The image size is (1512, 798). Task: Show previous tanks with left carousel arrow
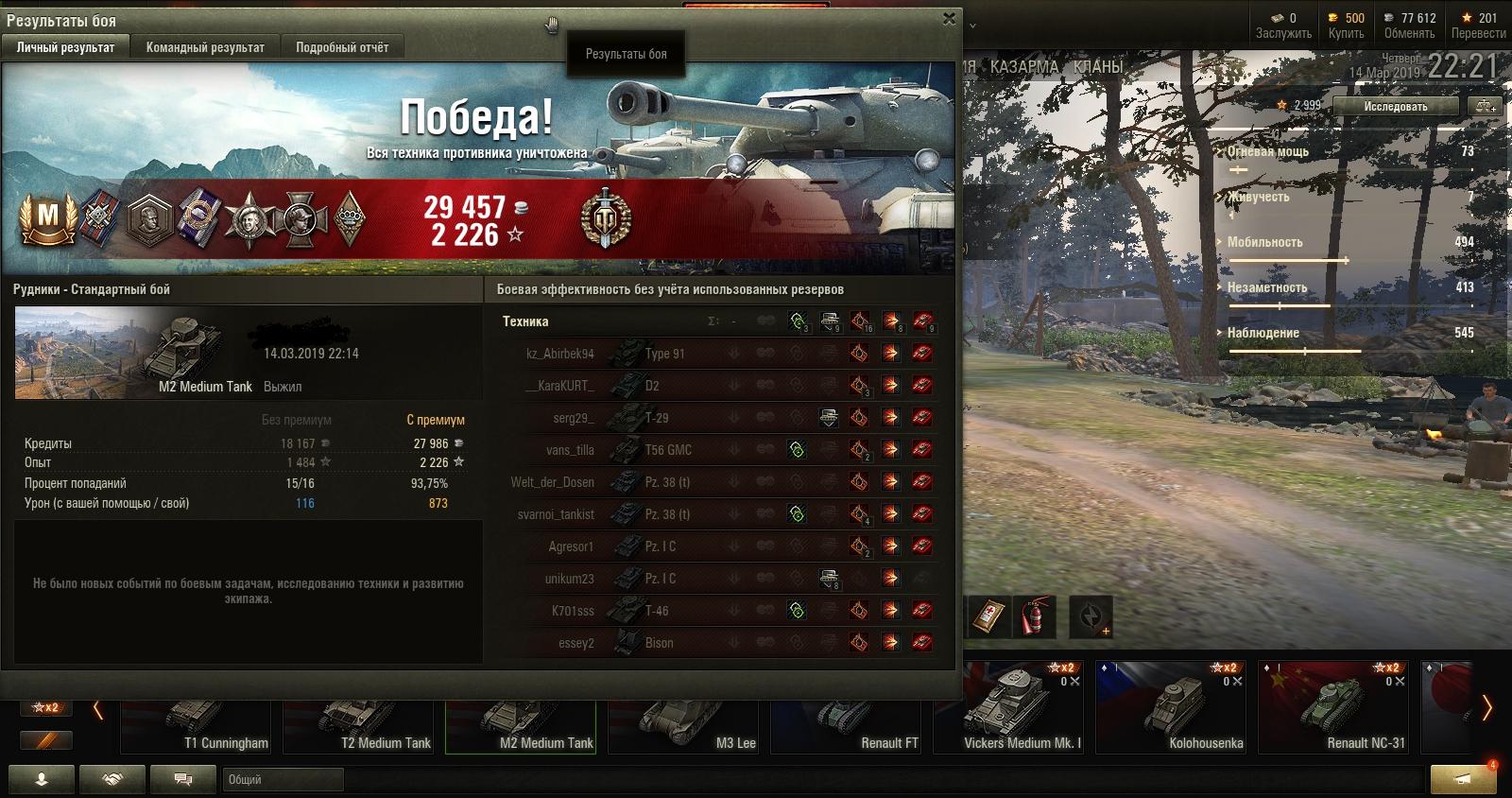pyautogui.click(x=97, y=709)
